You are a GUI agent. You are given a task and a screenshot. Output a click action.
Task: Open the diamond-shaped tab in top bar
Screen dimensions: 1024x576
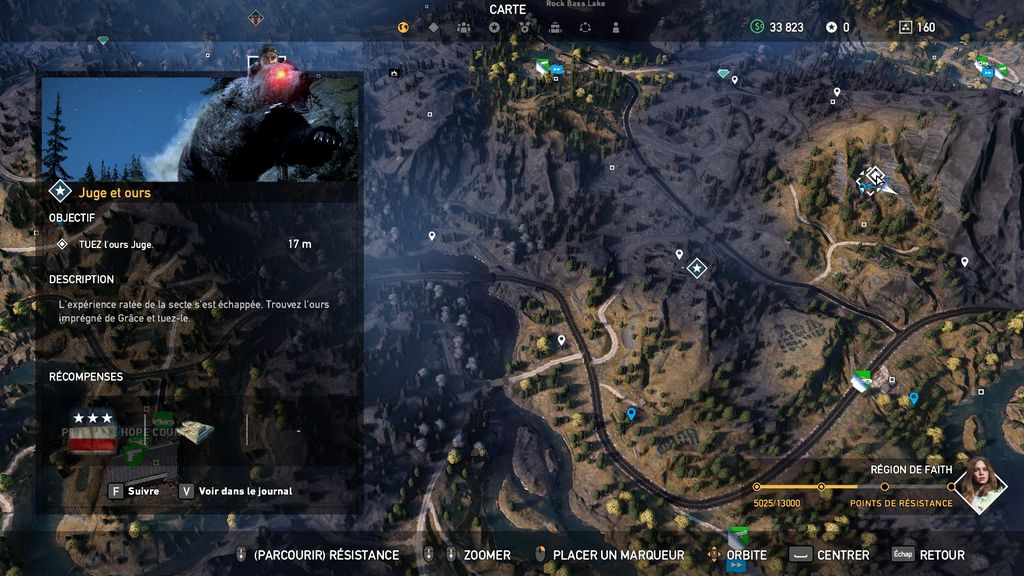click(433, 27)
